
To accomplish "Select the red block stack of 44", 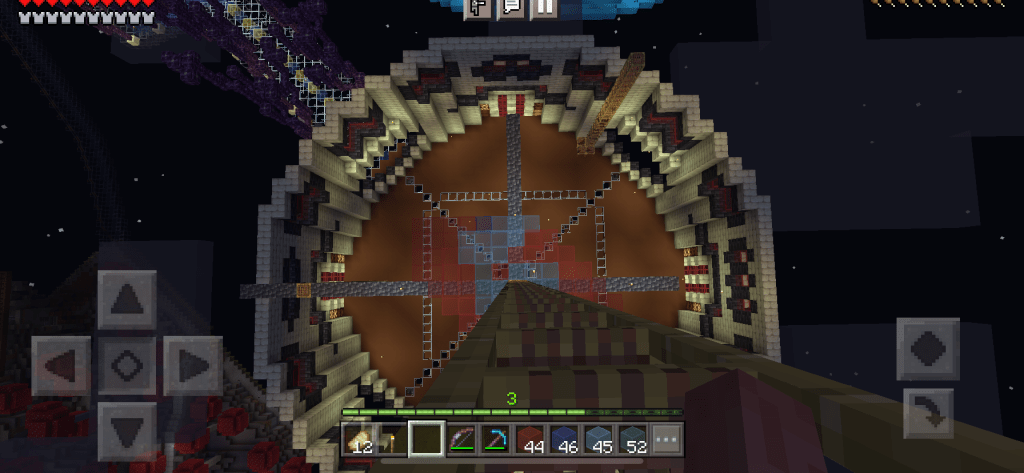I will tap(530, 440).
